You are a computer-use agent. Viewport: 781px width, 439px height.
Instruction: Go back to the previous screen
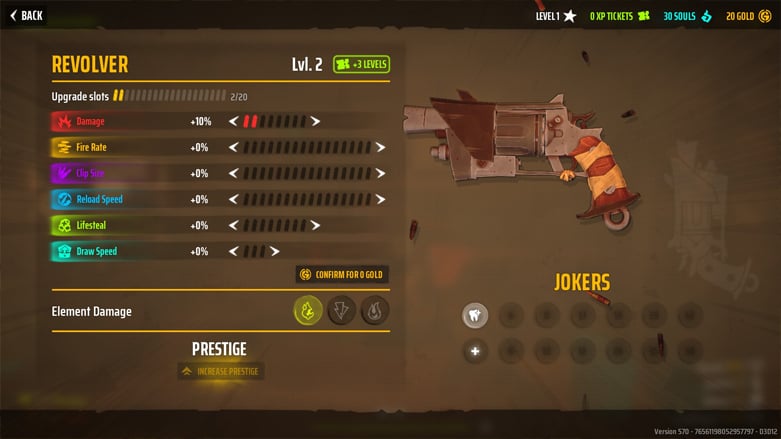(x=27, y=15)
